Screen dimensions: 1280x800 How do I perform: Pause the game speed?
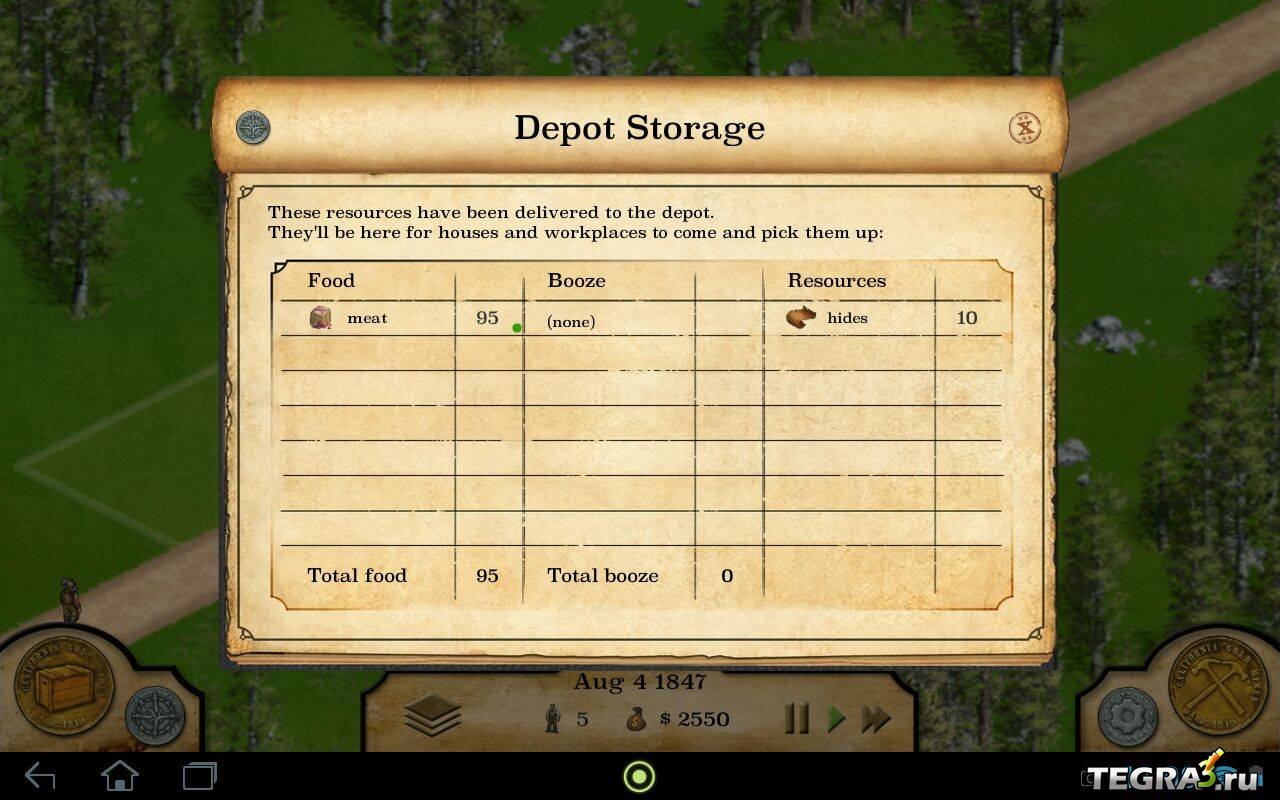(796, 718)
